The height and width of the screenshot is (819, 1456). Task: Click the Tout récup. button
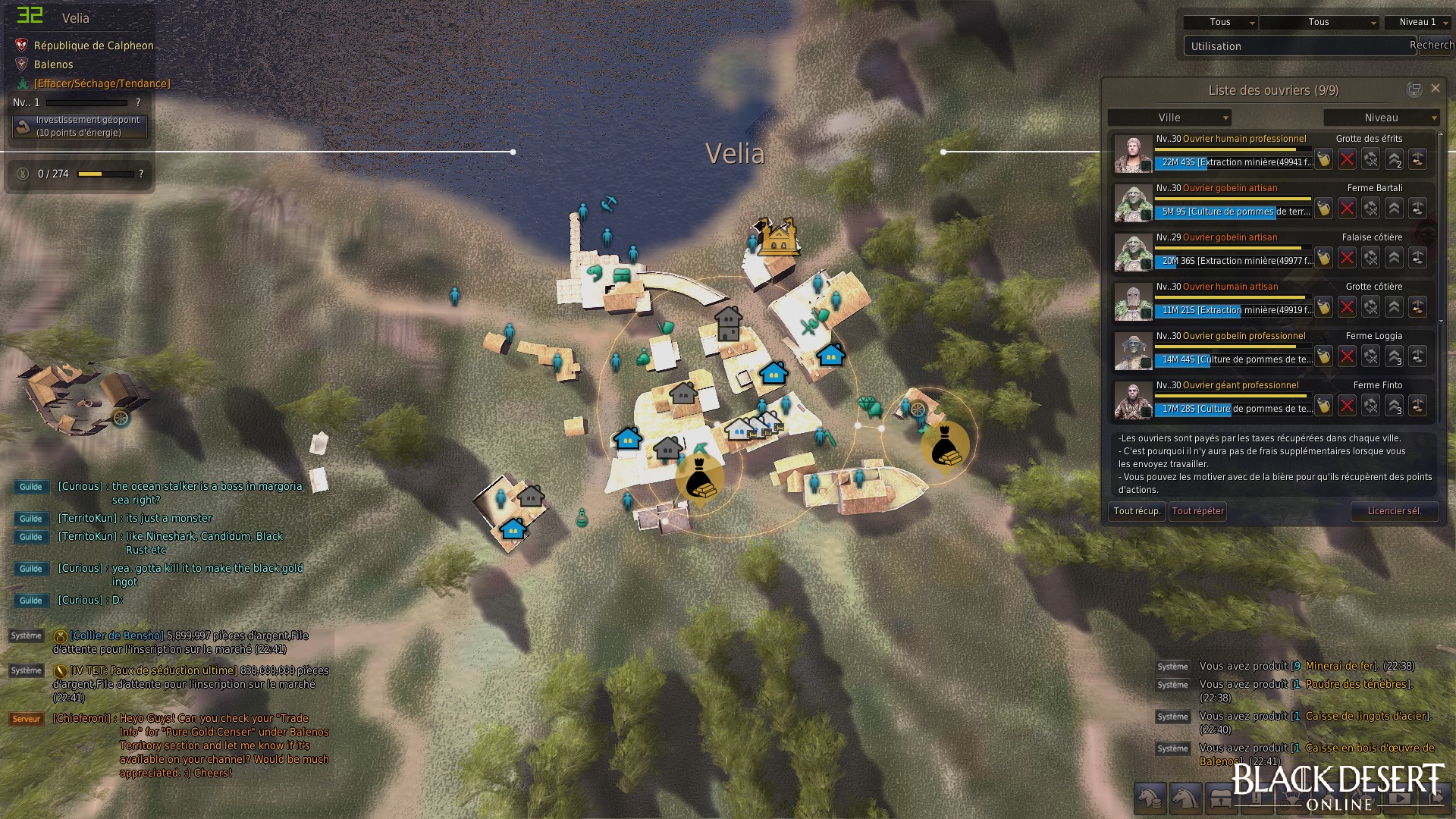(x=1136, y=511)
